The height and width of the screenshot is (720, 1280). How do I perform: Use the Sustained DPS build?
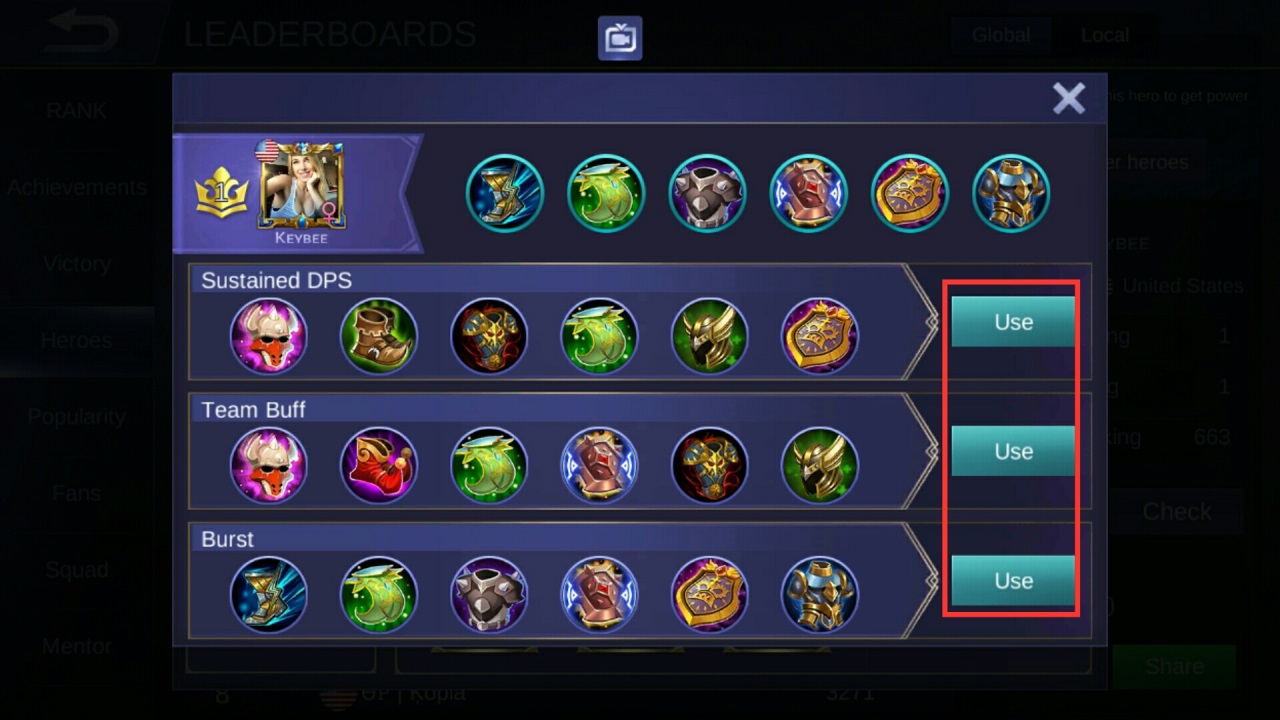point(1013,322)
